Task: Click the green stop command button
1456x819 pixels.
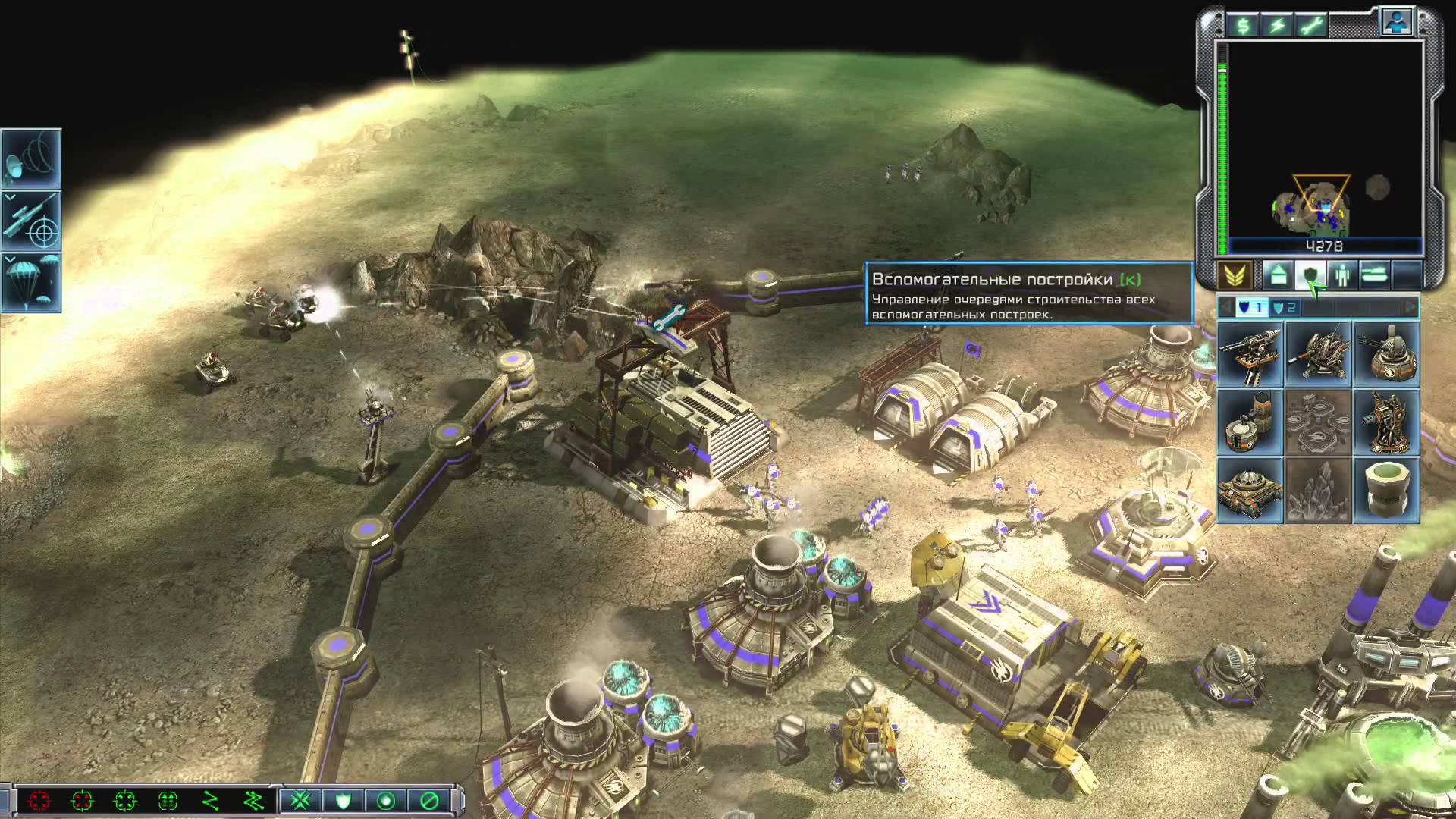Action: click(x=429, y=801)
